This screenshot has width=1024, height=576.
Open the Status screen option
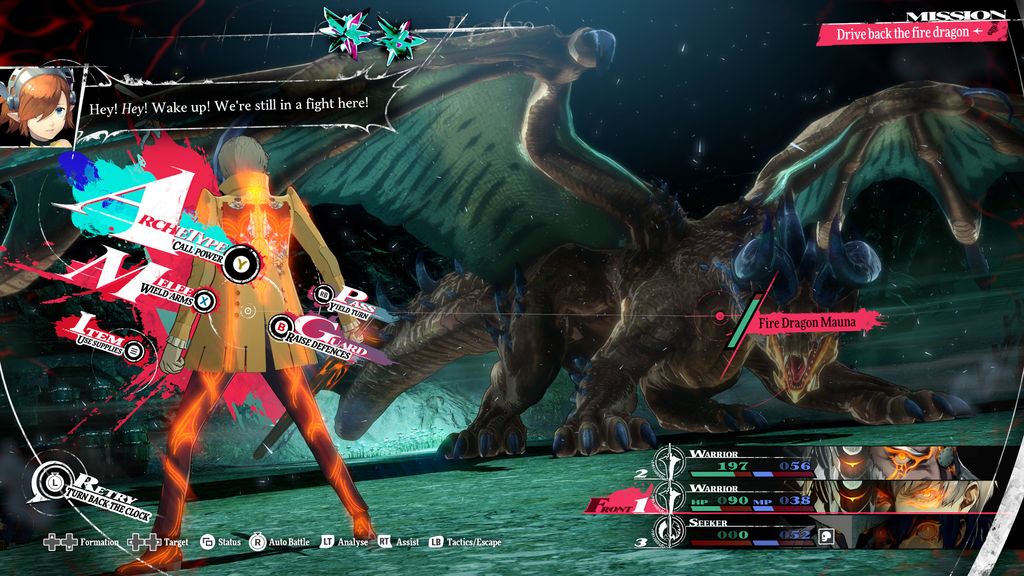[220, 542]
